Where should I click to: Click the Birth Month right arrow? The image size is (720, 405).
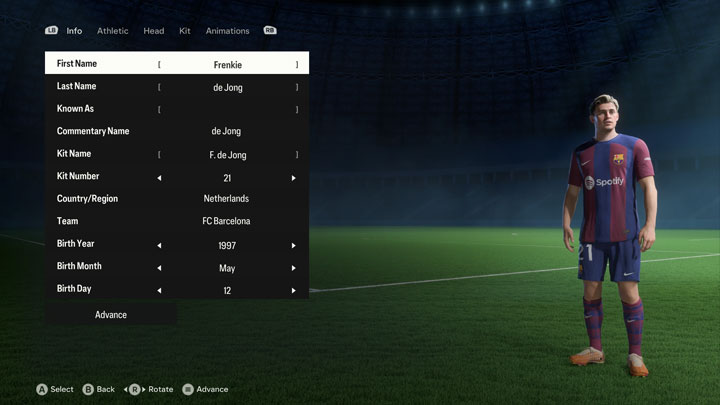(x=294, y=268)
